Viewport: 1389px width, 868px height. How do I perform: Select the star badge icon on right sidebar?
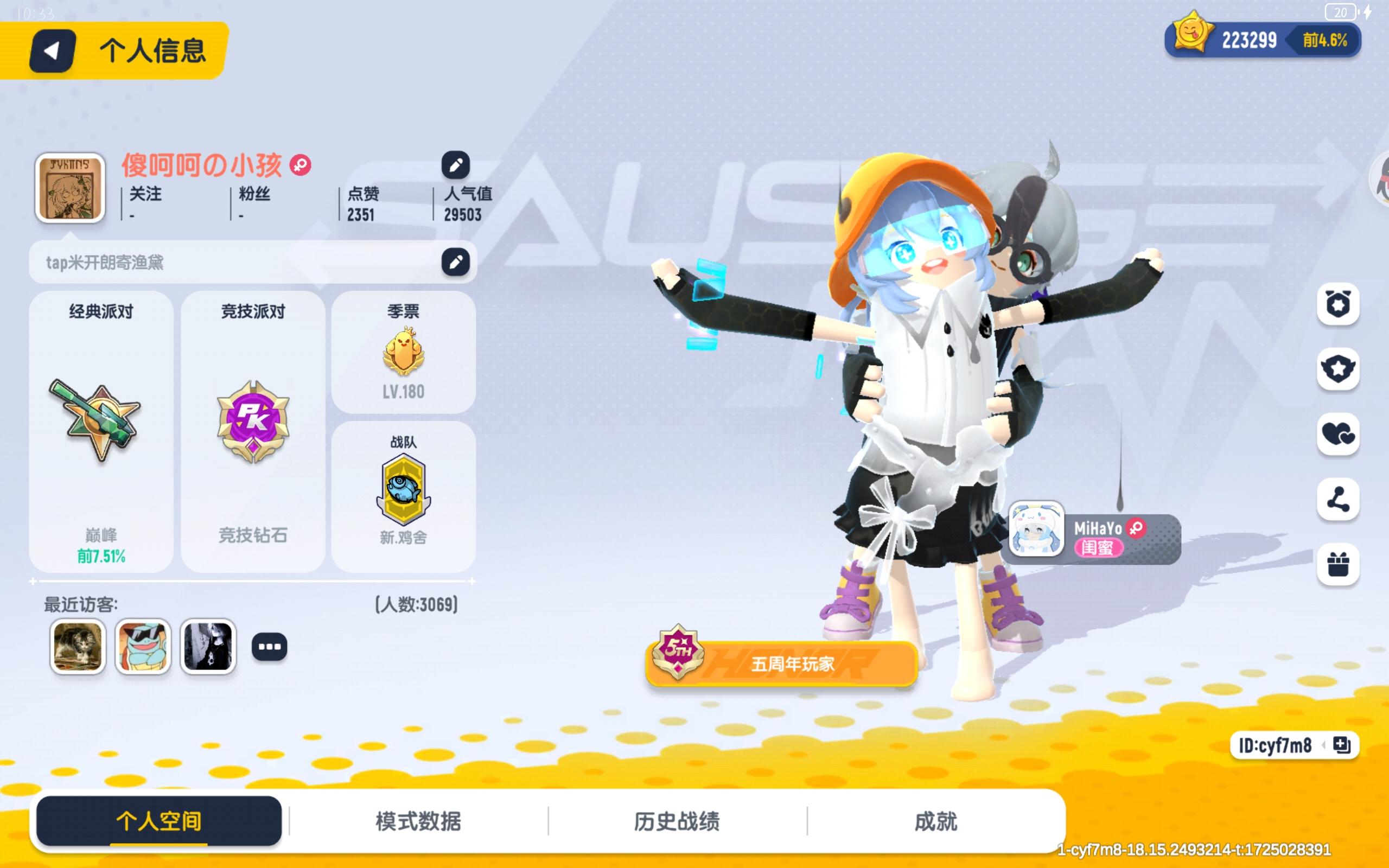click(x=1339, y=371)
